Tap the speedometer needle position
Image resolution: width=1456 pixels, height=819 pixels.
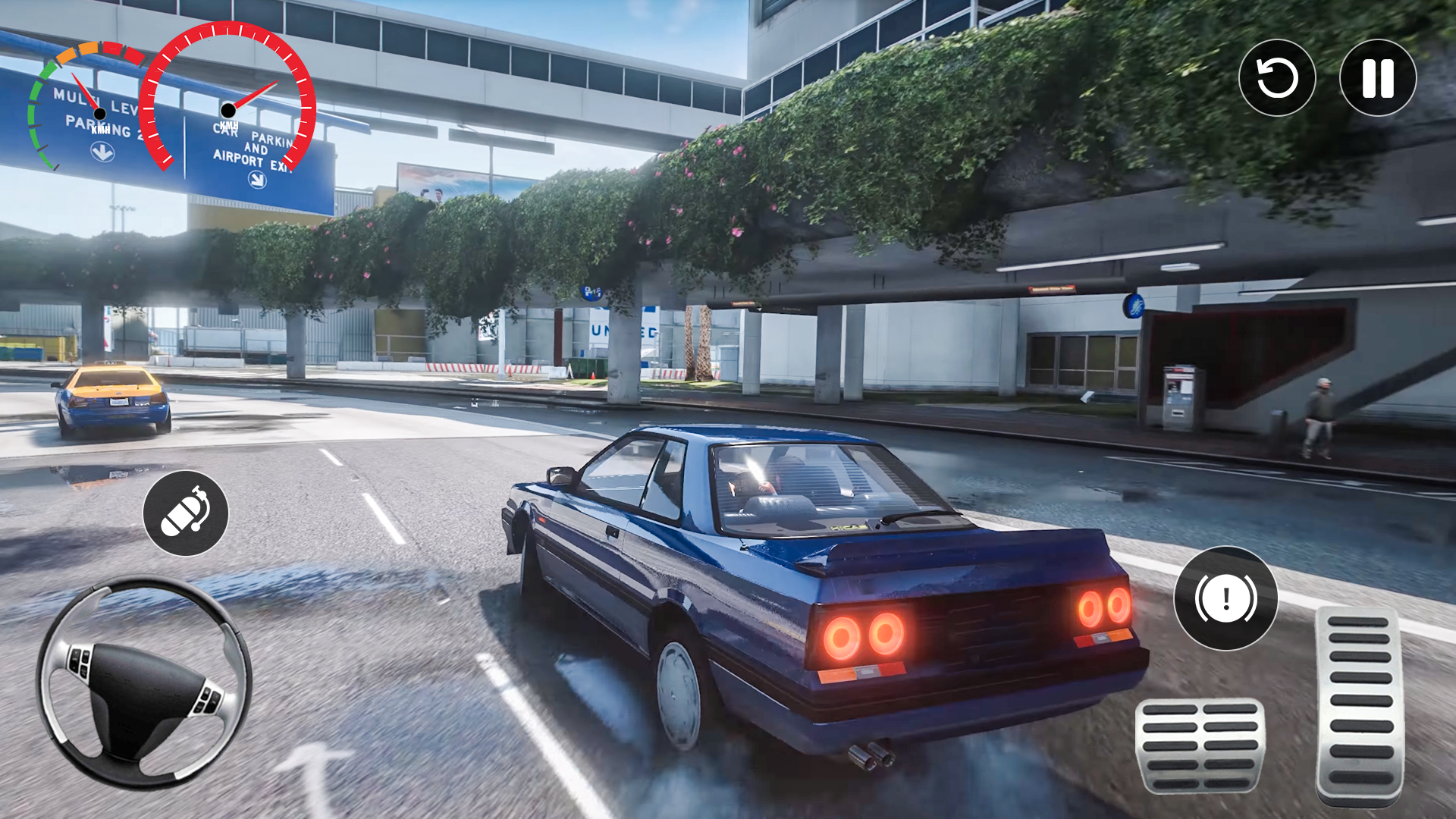258,91
